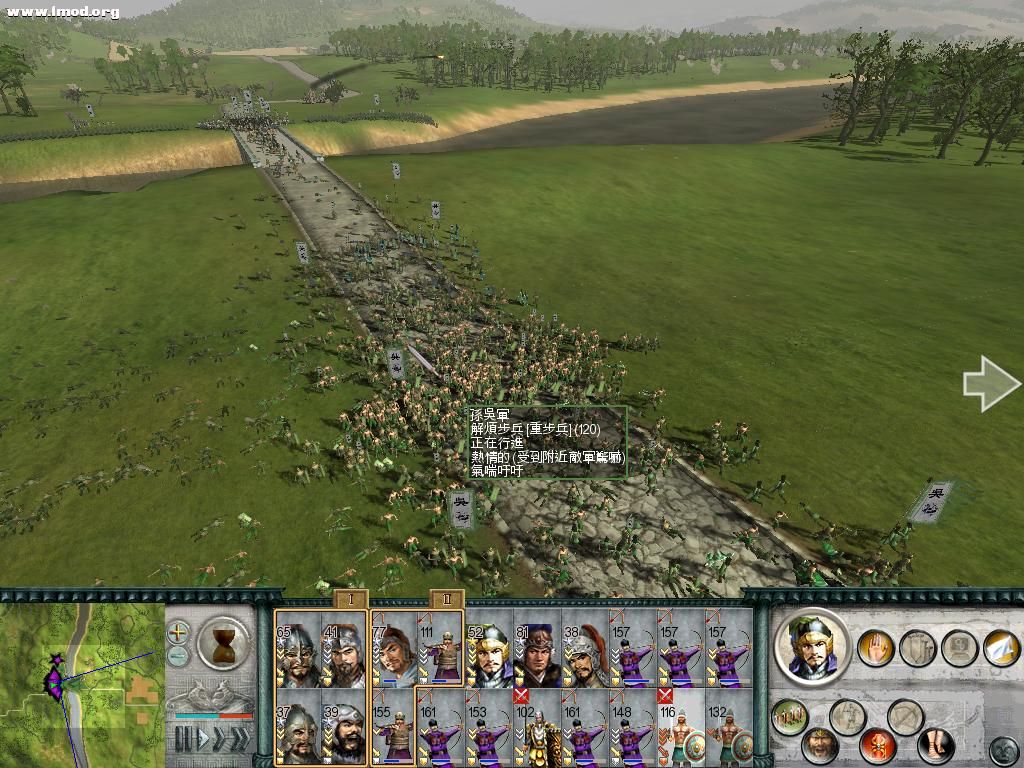The width and height of the screenshot is (1024, 768).
Task: Activate the halt order hand icon
Action: (875, 648)
